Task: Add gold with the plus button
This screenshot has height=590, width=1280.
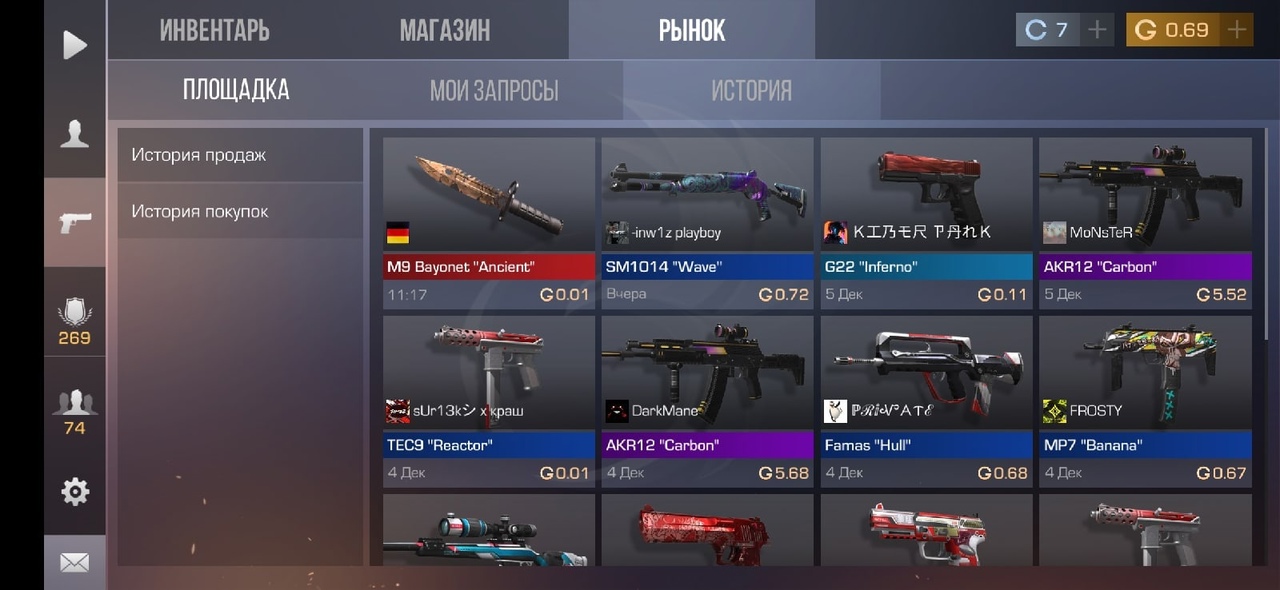Action: (1237, 30)
